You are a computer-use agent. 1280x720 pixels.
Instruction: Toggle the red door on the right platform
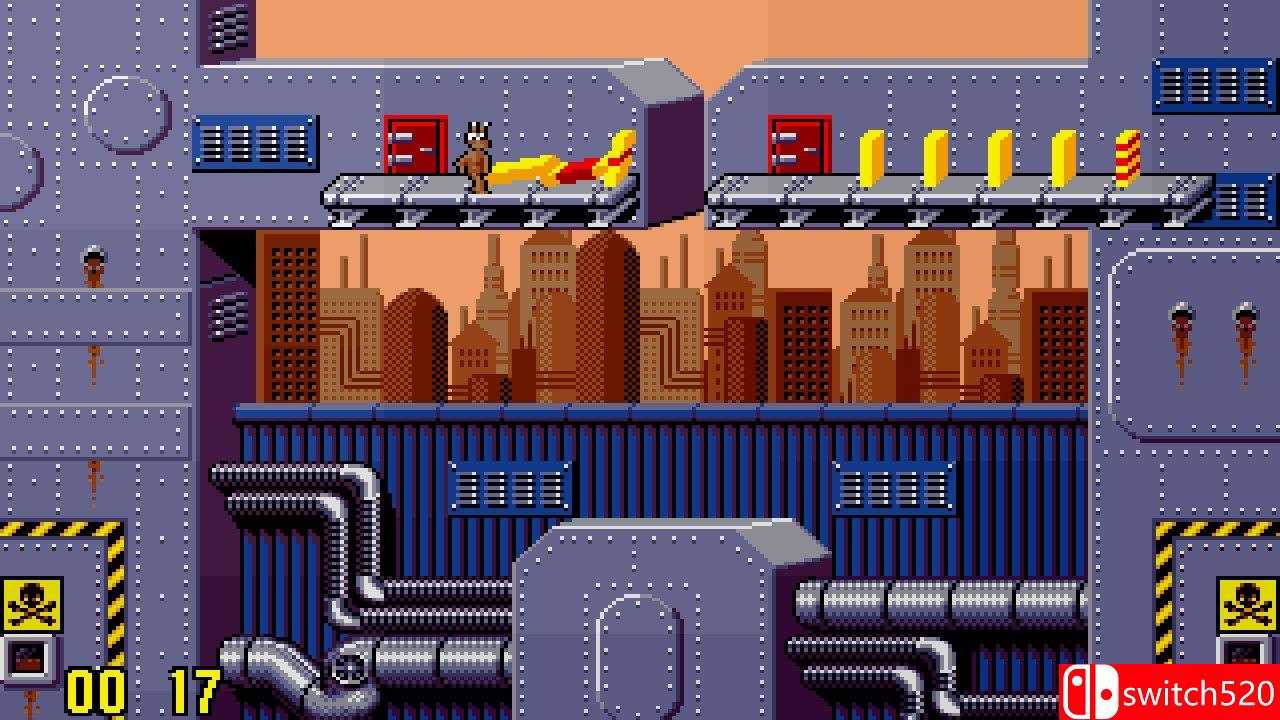[796, 145]
